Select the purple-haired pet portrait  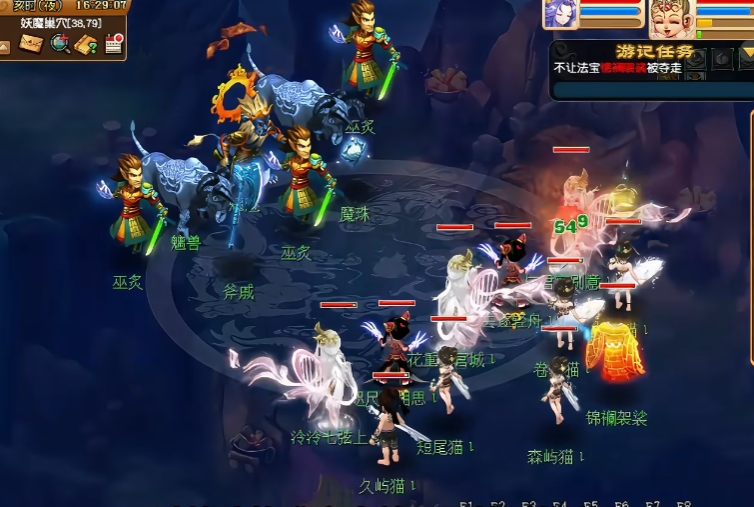pyautogui.click(x=561, y=14)
